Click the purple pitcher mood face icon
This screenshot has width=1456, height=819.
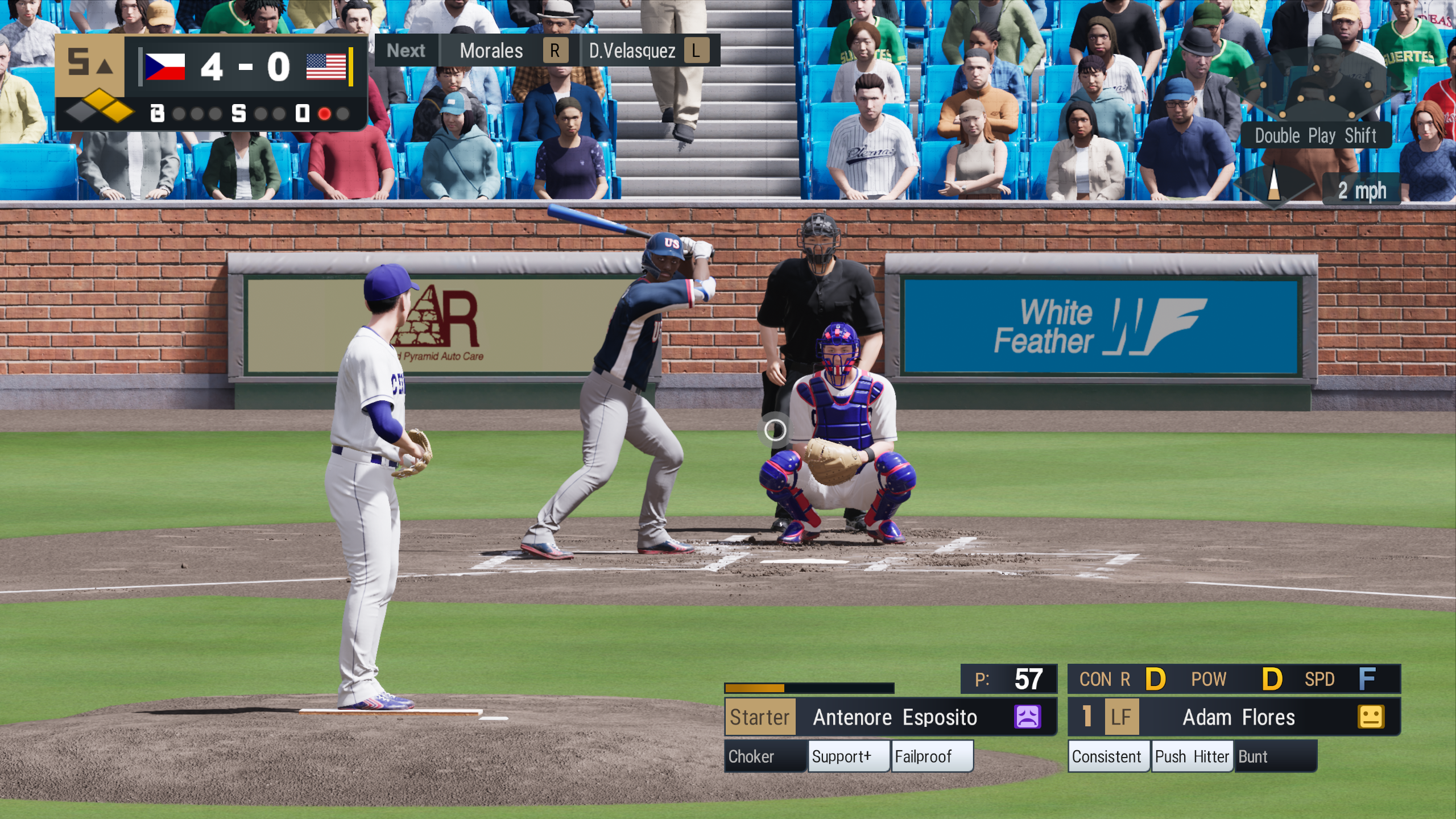(1027, 717)
